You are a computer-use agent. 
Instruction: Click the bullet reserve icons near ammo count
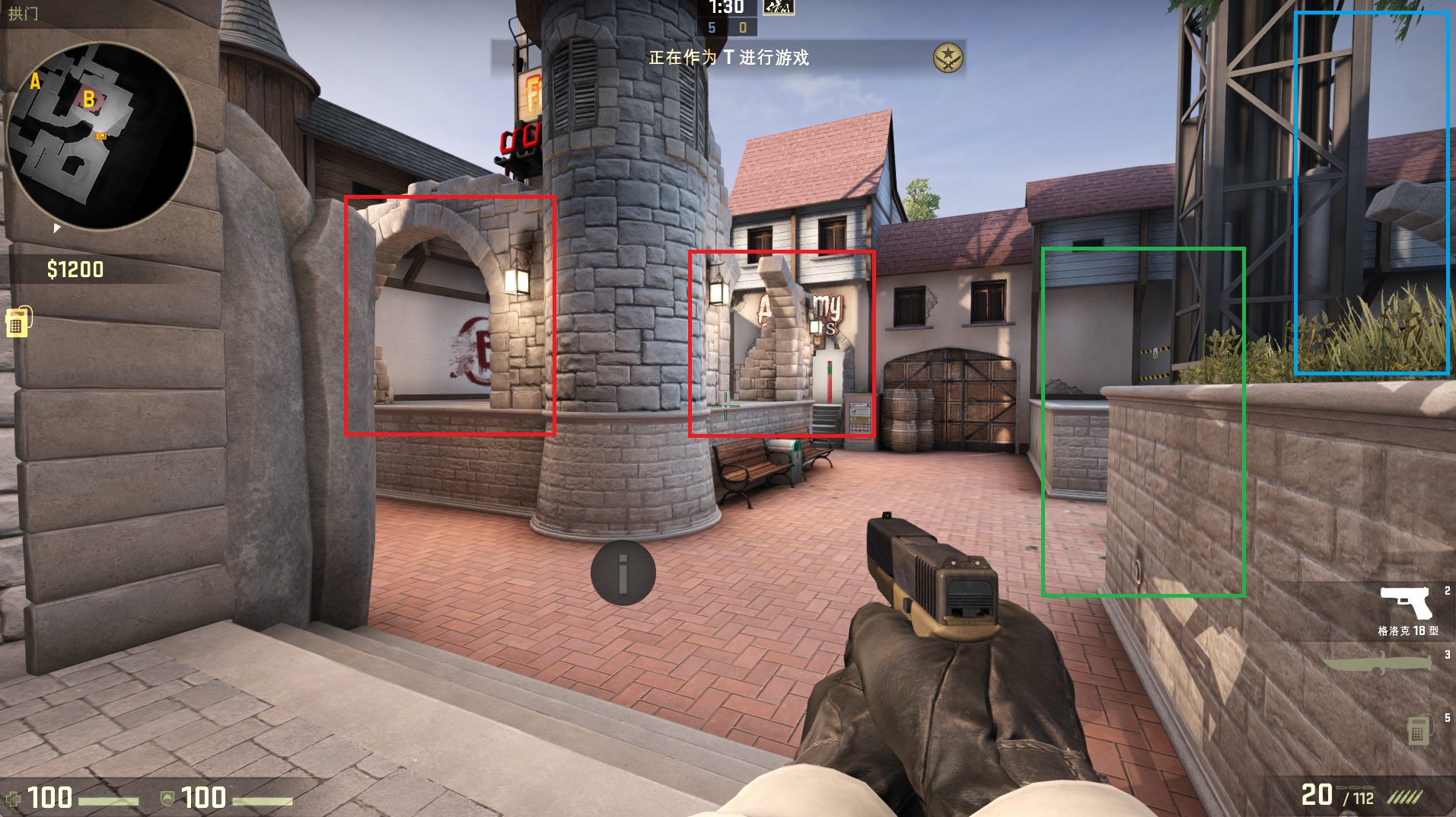[x=1403, y=798]
